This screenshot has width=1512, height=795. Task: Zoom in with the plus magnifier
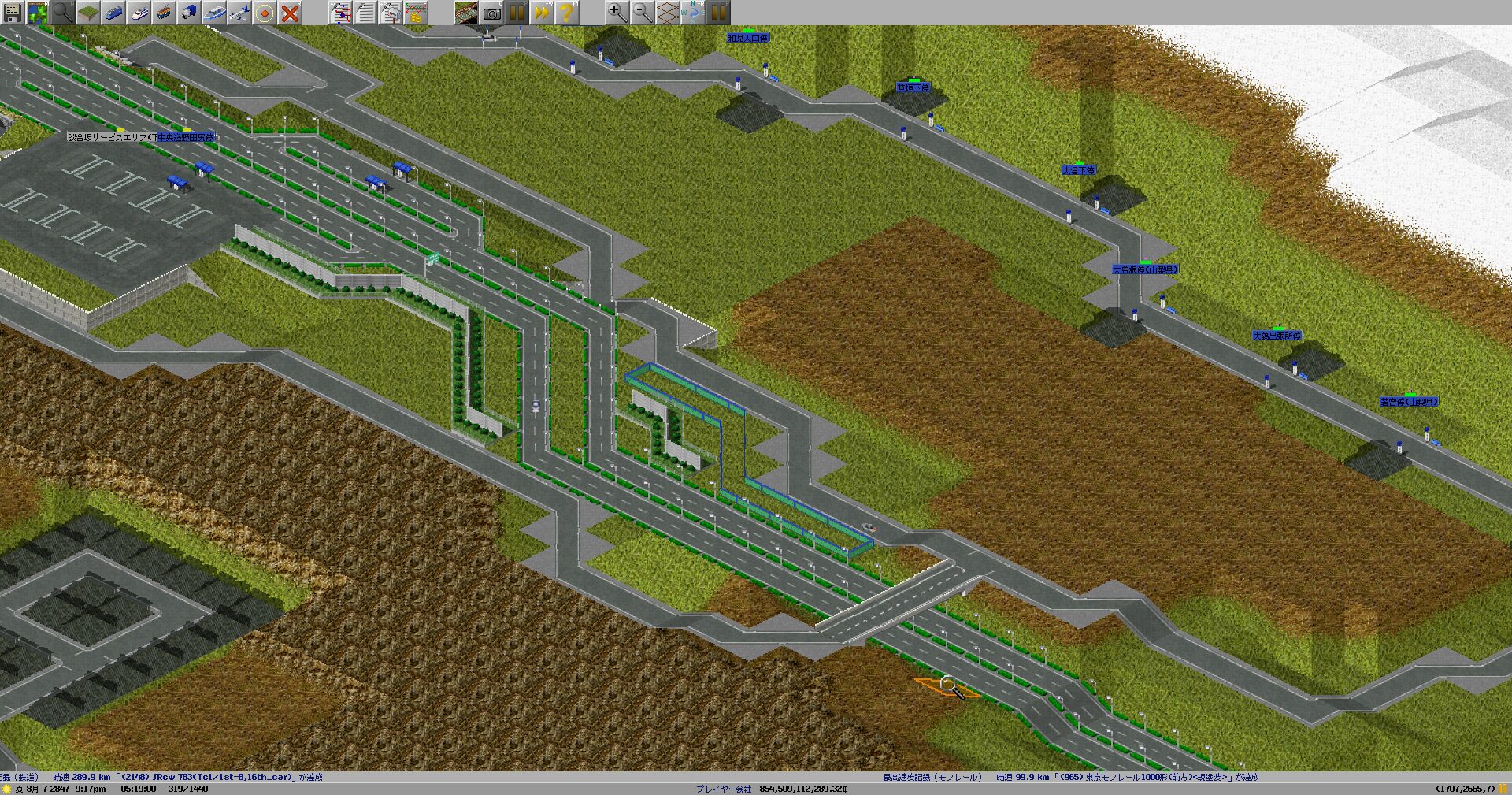pos(617,13)
